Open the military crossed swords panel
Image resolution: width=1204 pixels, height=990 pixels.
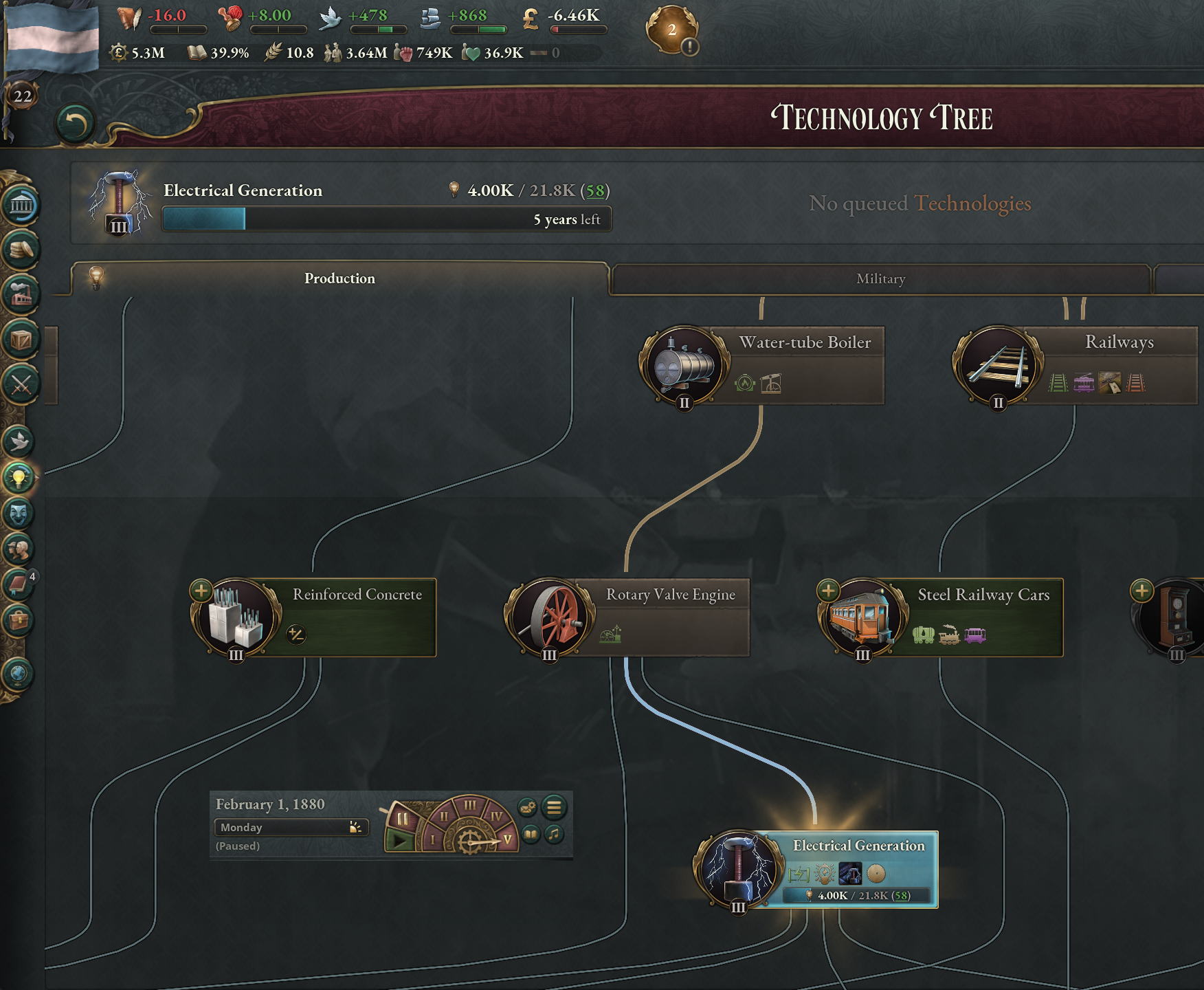pos(21,384)
